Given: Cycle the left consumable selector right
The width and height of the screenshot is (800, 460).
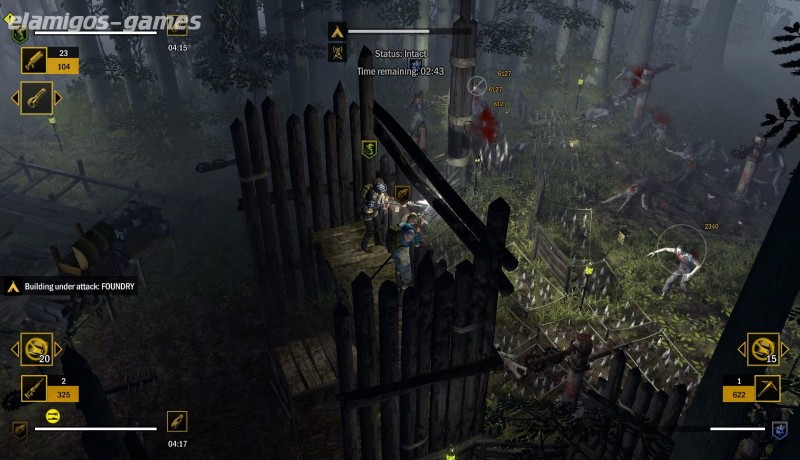Looking at the screenshot, I should [59, 349].
